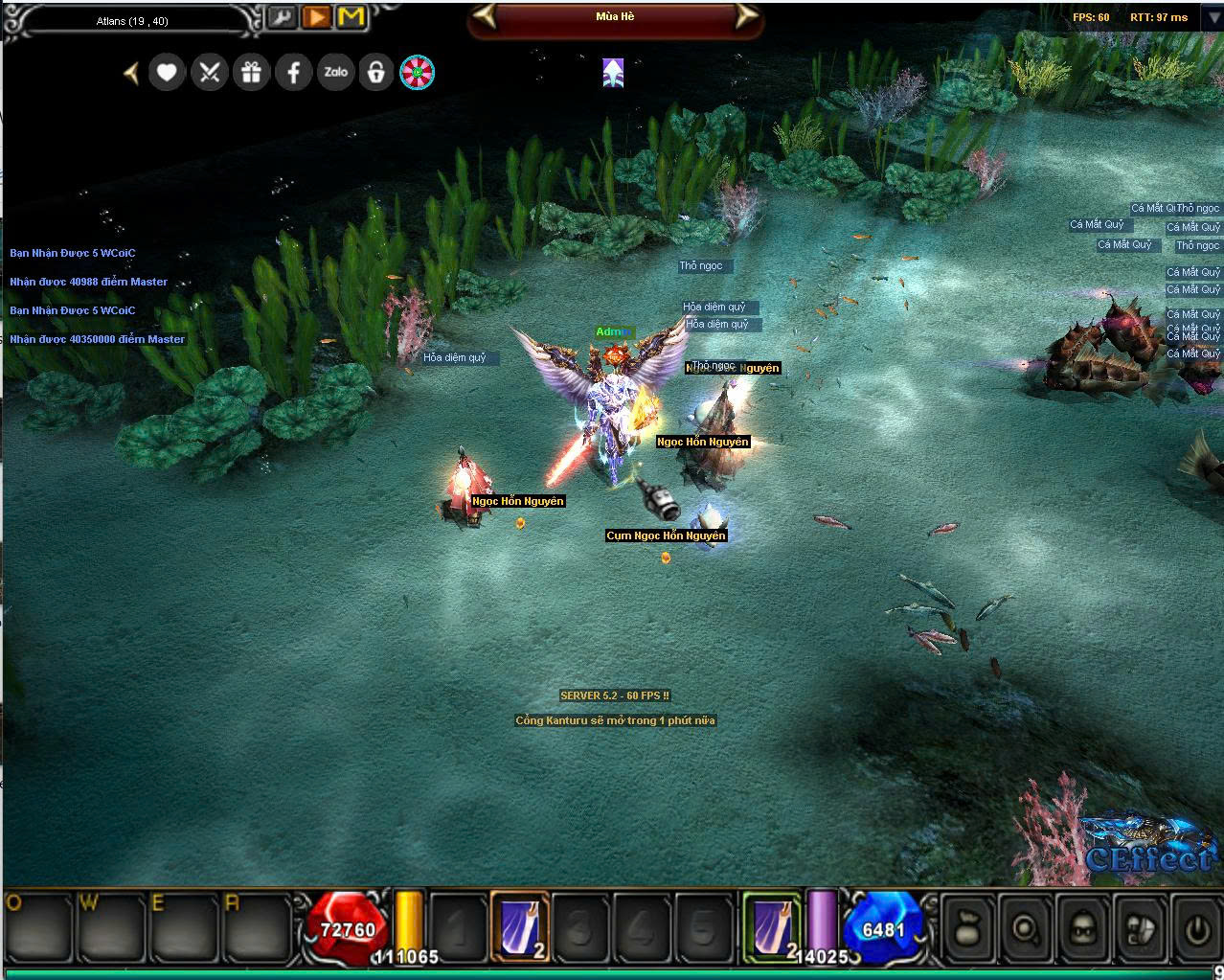The height and width of the screenshot is (980, 1224).
Task: Open the Facebook link icon
Action: coord(293,72)
